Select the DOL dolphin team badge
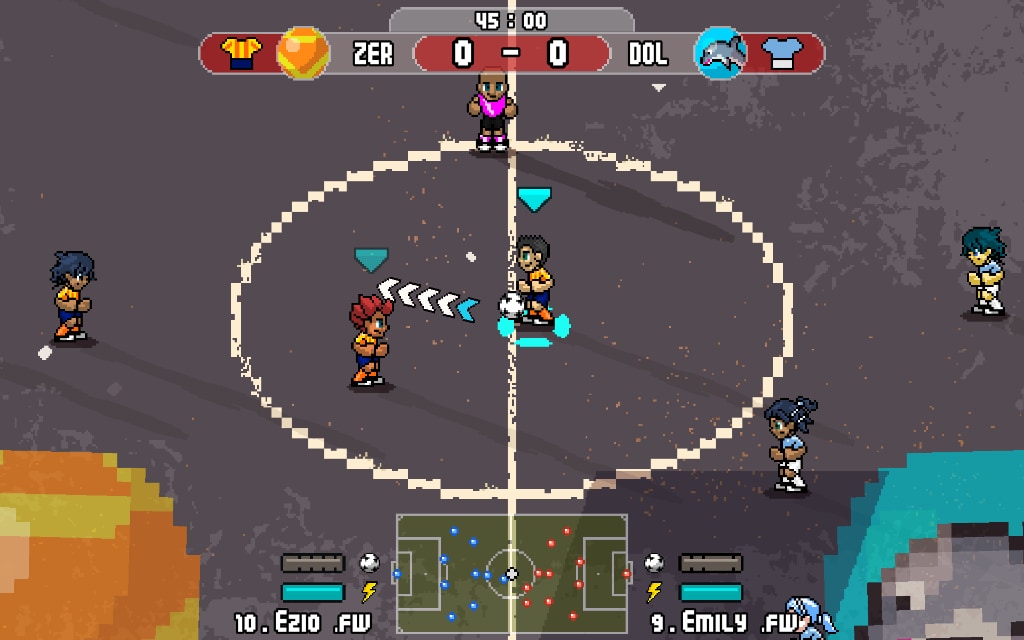This screenshot has height=640, width=1024. click(x=720, y=53)
